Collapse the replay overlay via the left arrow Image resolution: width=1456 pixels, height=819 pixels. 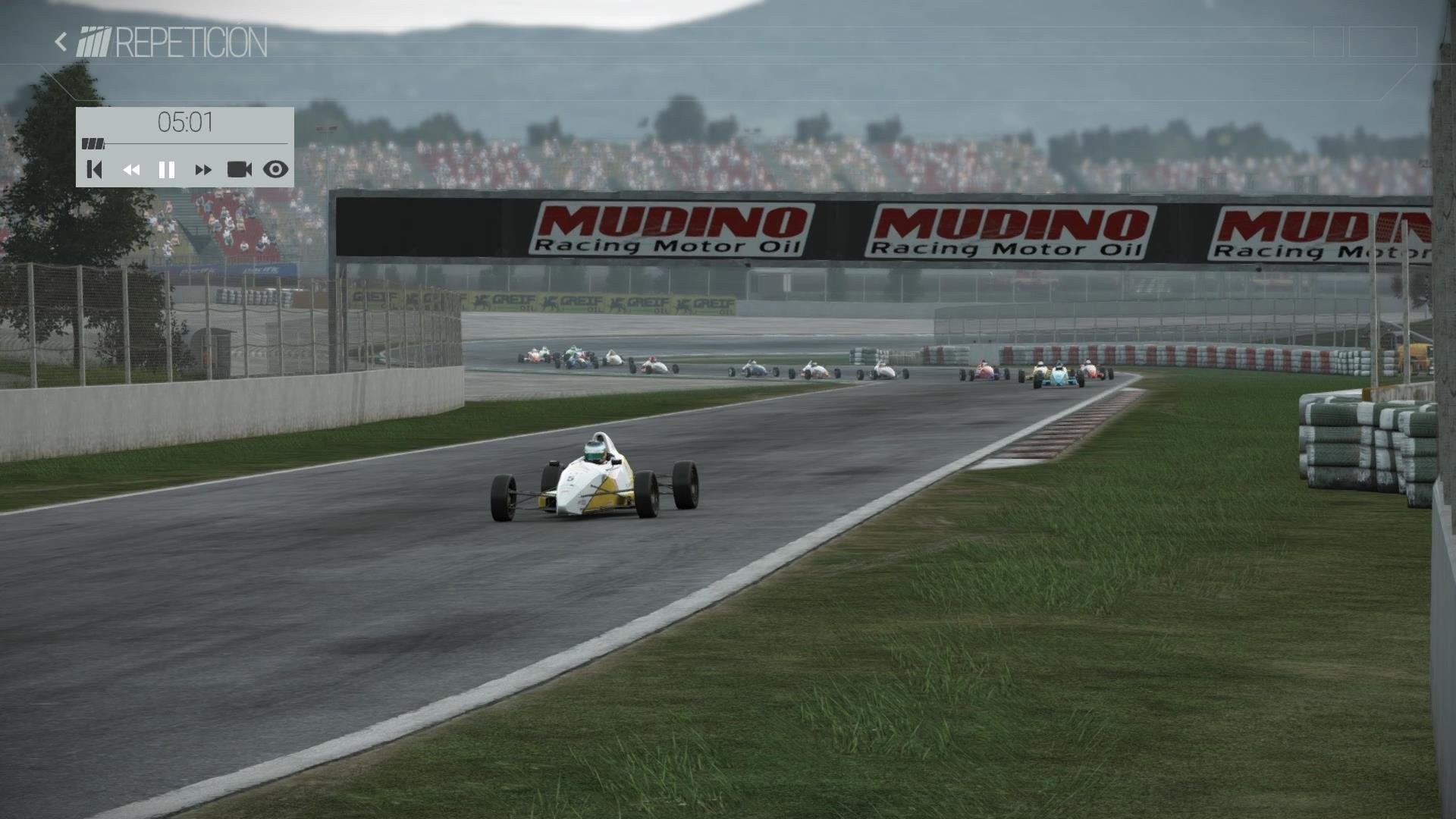60,40
